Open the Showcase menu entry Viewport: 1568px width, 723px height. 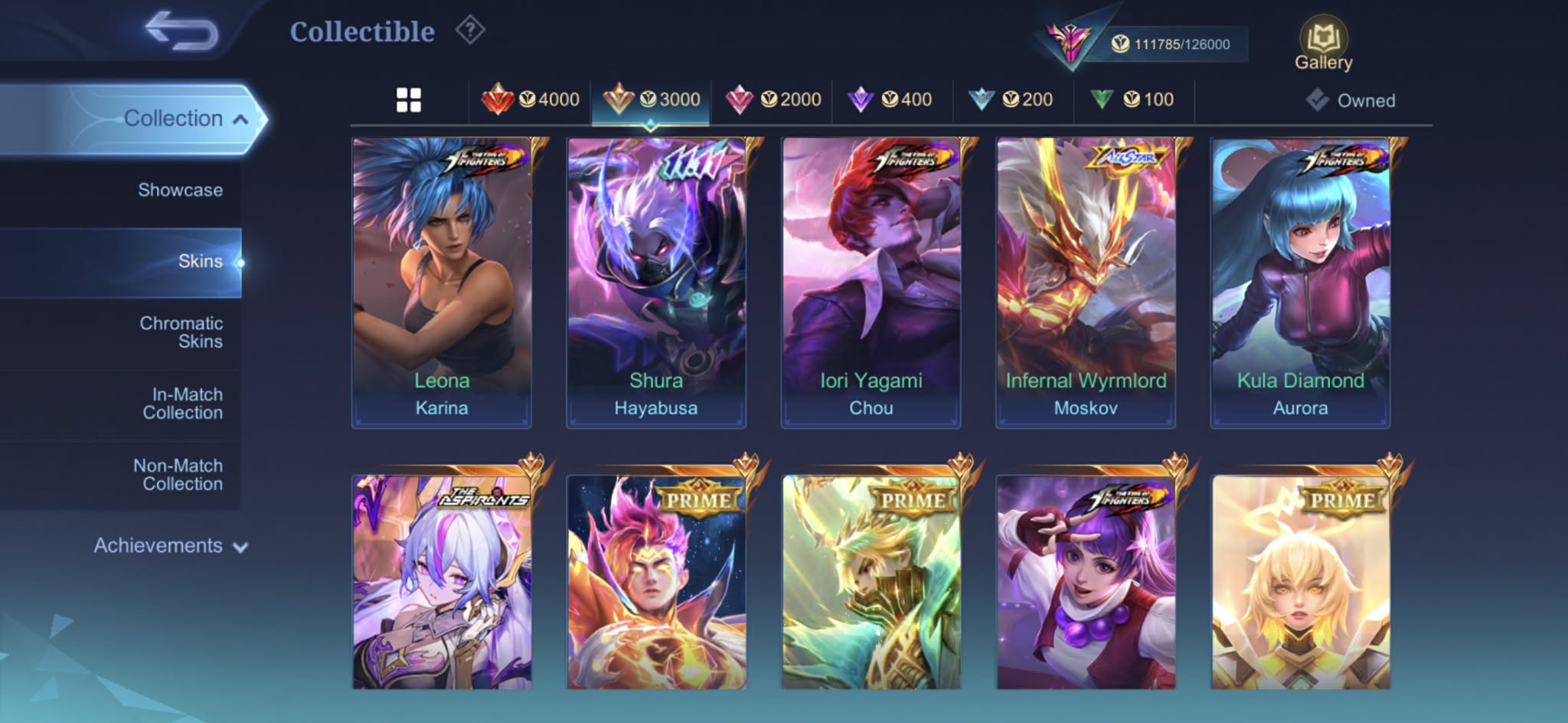(180, 190)
